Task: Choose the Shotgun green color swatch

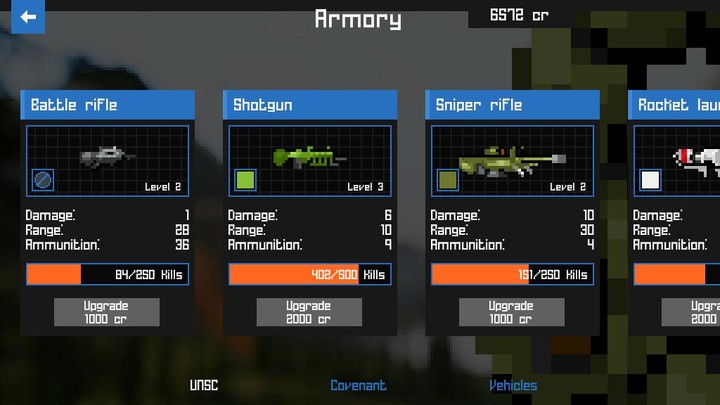Action: click(246, 180)
